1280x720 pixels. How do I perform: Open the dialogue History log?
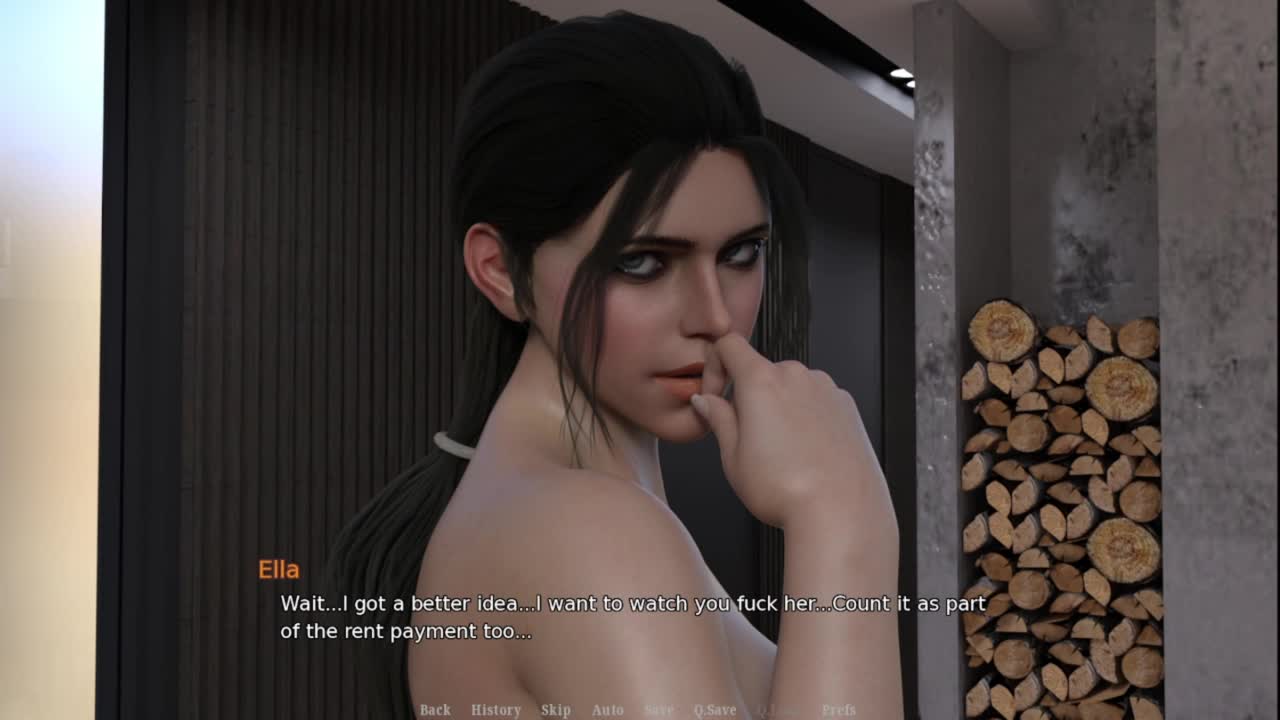(496, 710)
